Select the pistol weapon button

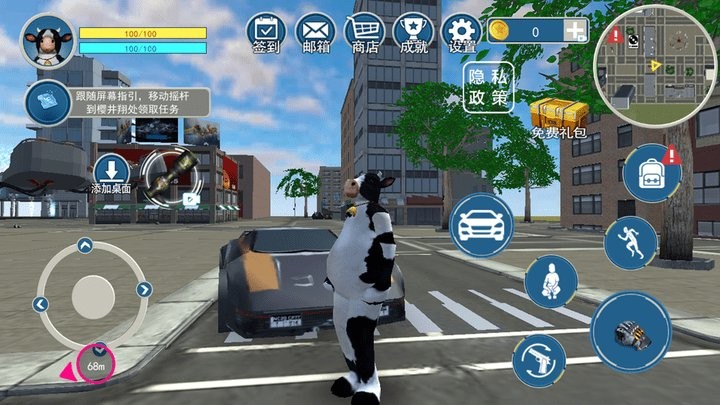pos(539,361)
